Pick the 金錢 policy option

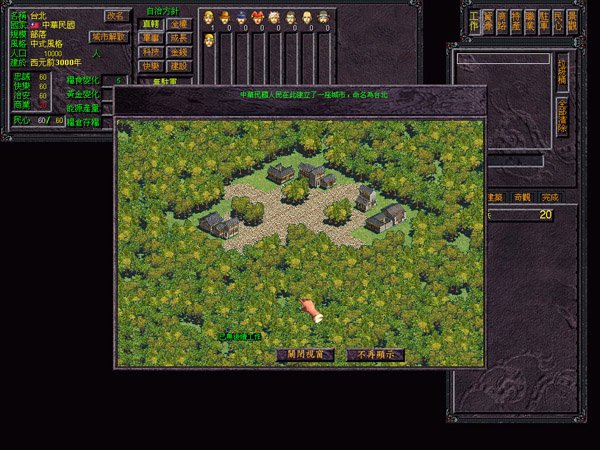pos(178,51)
